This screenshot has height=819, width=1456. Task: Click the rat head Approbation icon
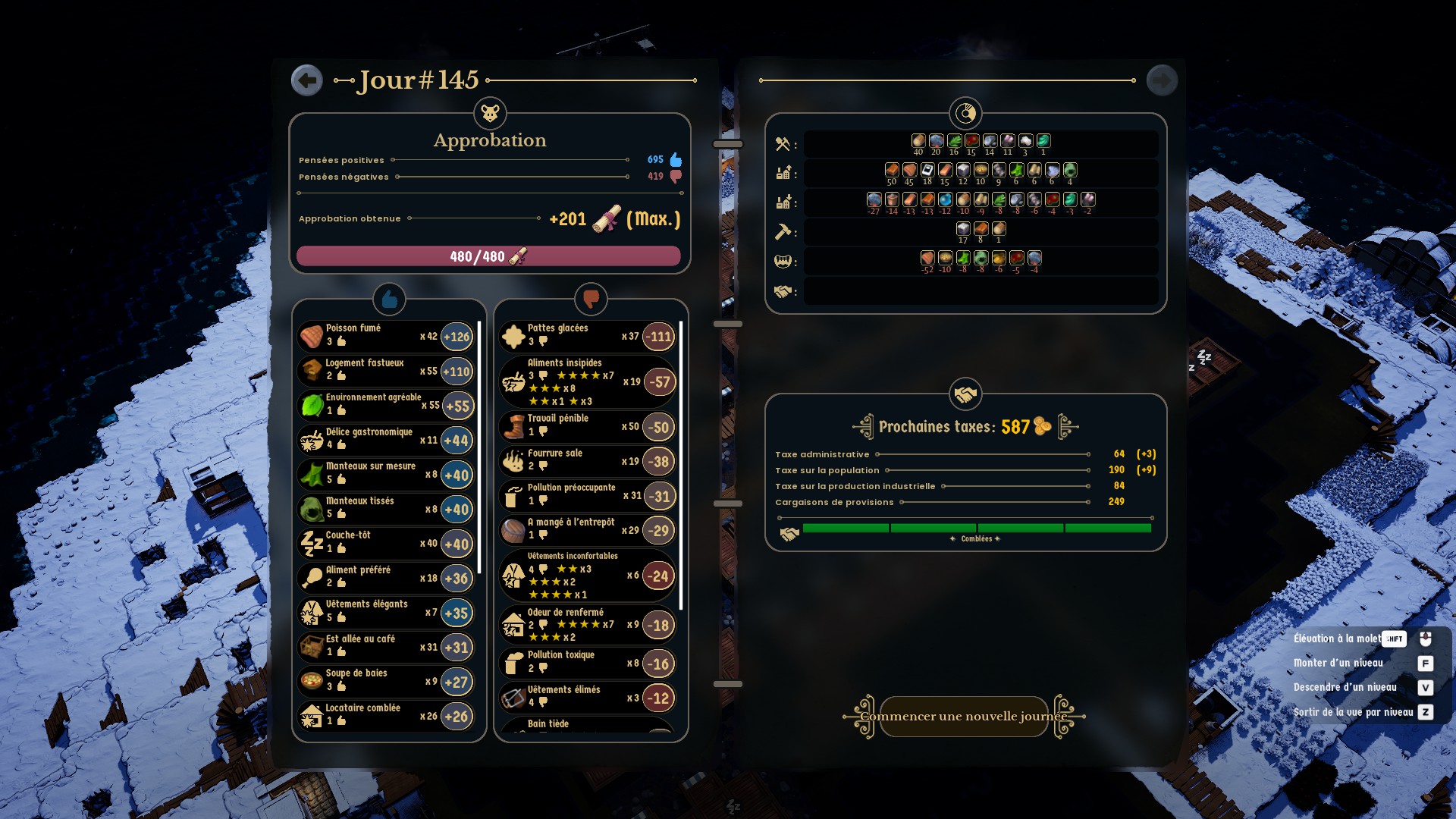click(x=490, y=114)
